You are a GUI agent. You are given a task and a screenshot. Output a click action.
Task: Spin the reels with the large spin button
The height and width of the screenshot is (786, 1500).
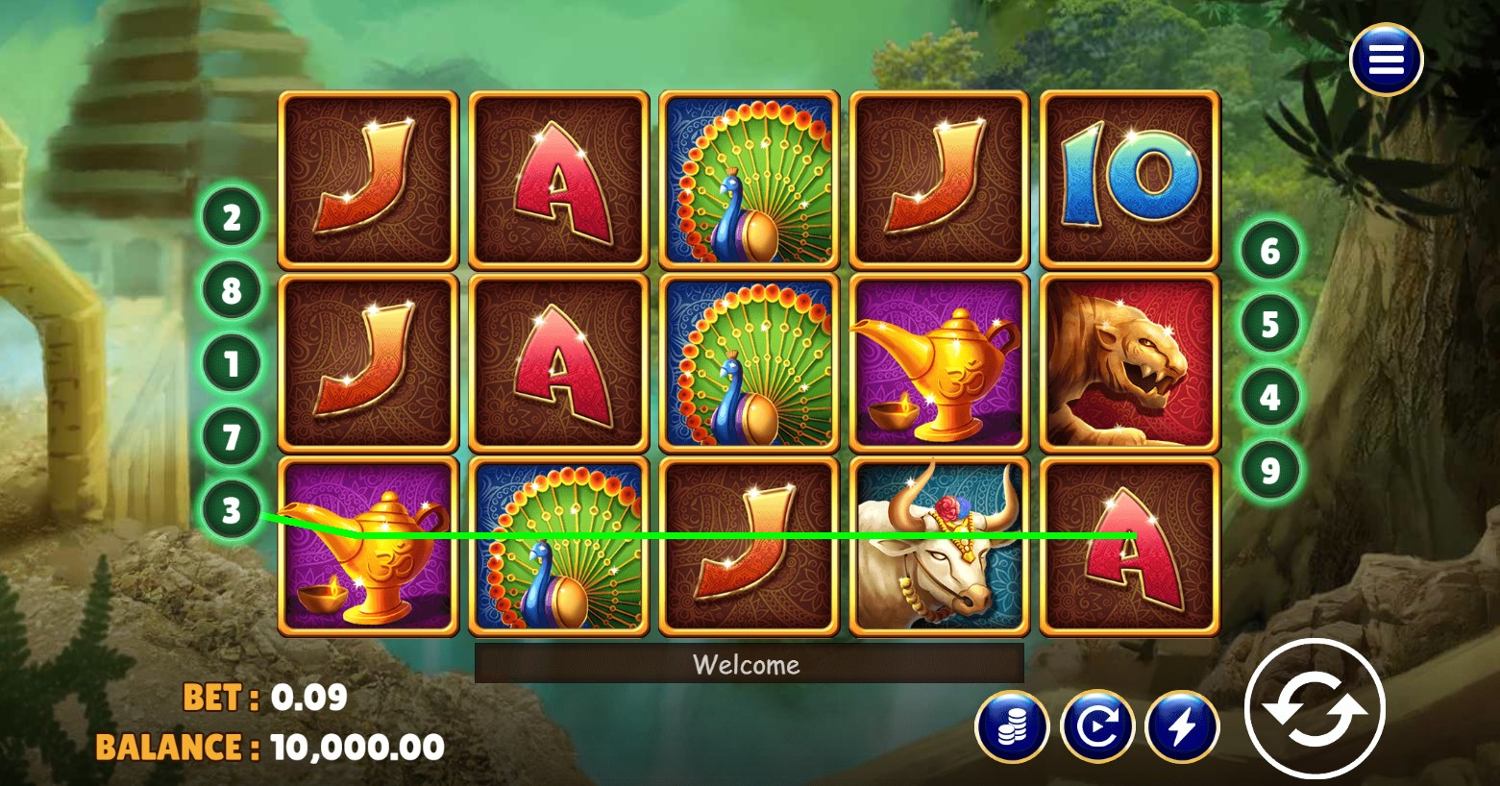[1314, 709]
